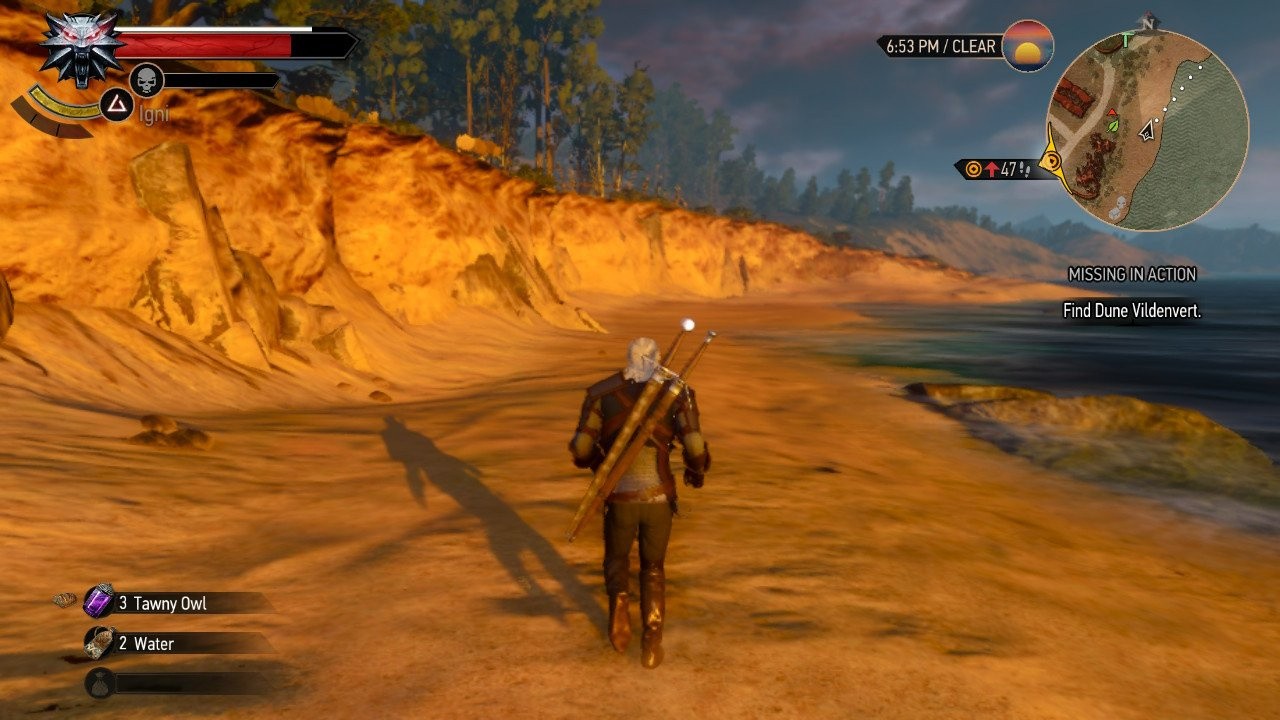Image resolution: width=1280 pixels, height=720 pixels.
Task: Open the circular minimap
Action: click(1148, 130)
